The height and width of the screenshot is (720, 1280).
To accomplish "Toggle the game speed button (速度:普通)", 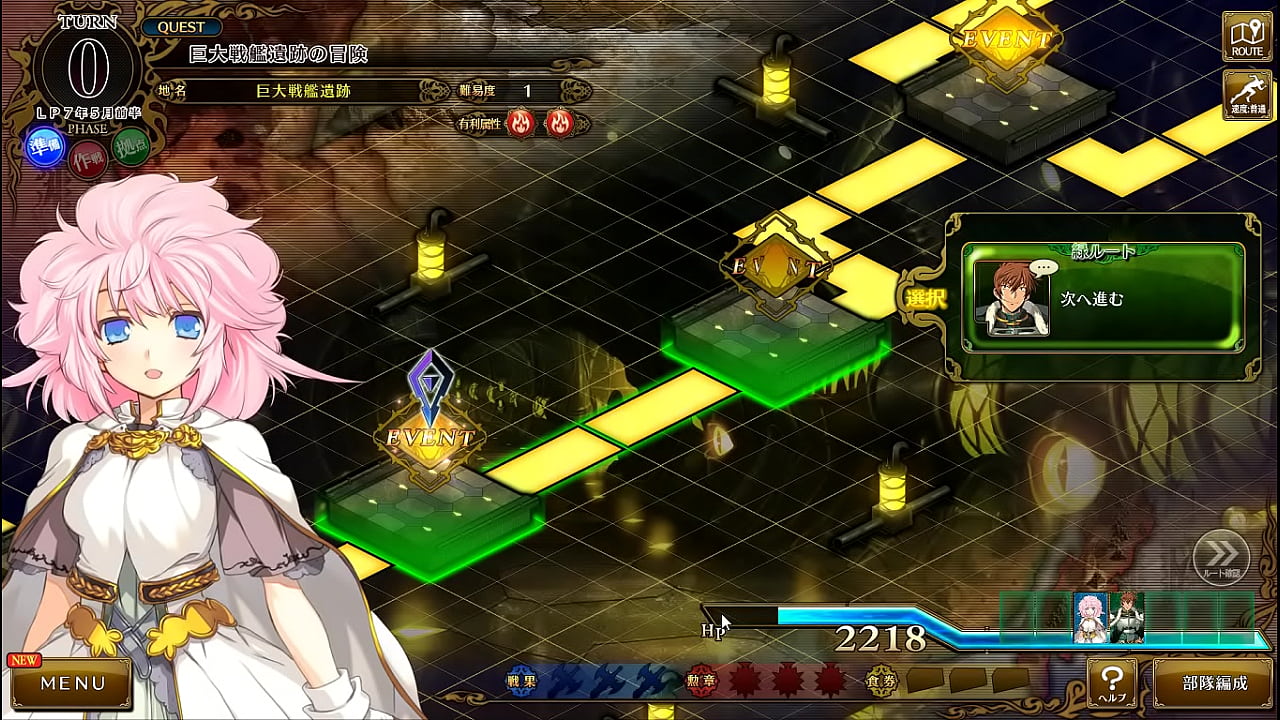I will (1247, 94).
